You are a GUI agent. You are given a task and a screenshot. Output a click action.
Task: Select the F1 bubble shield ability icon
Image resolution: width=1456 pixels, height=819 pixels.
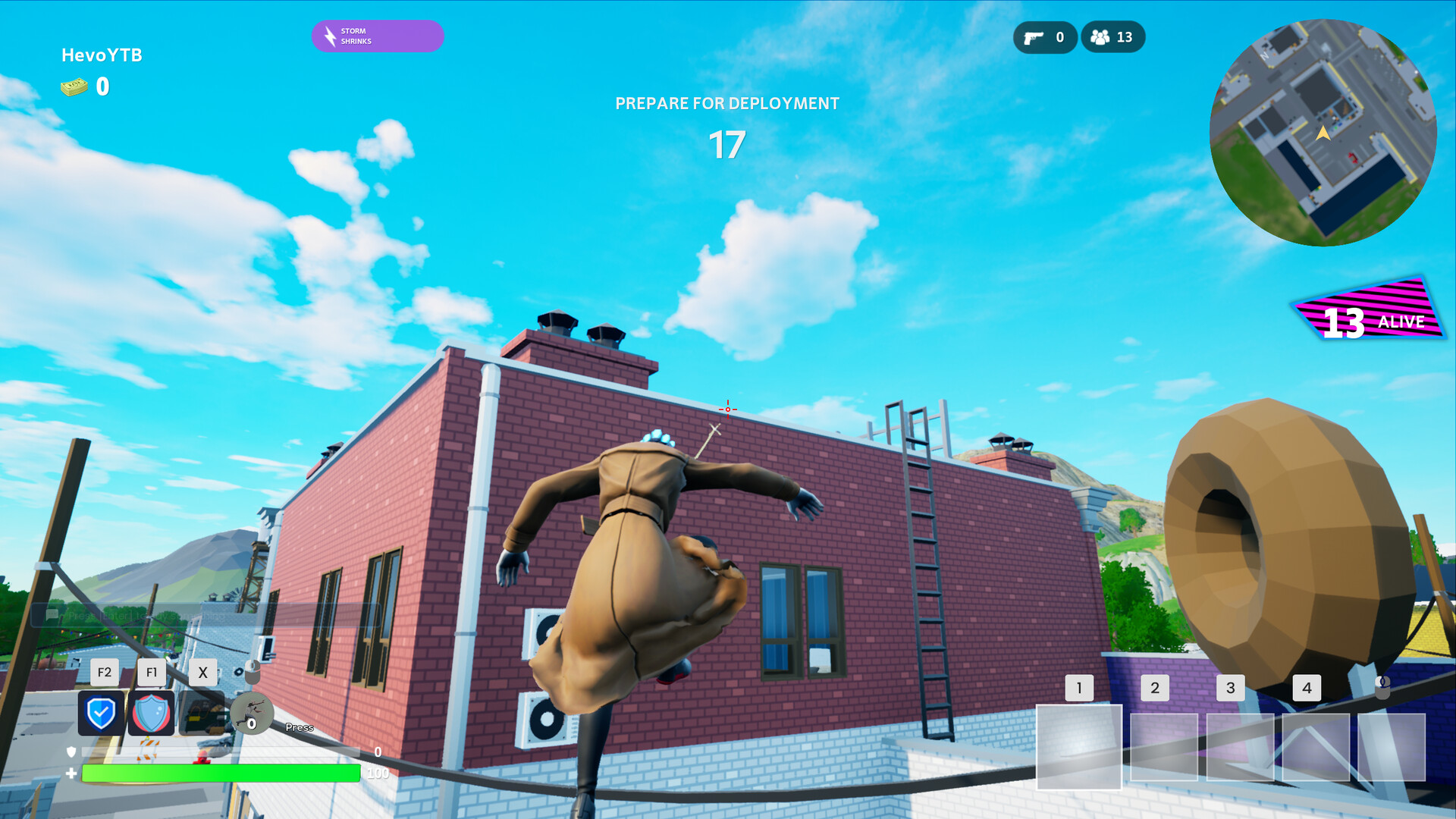click(x=152, y=714)
